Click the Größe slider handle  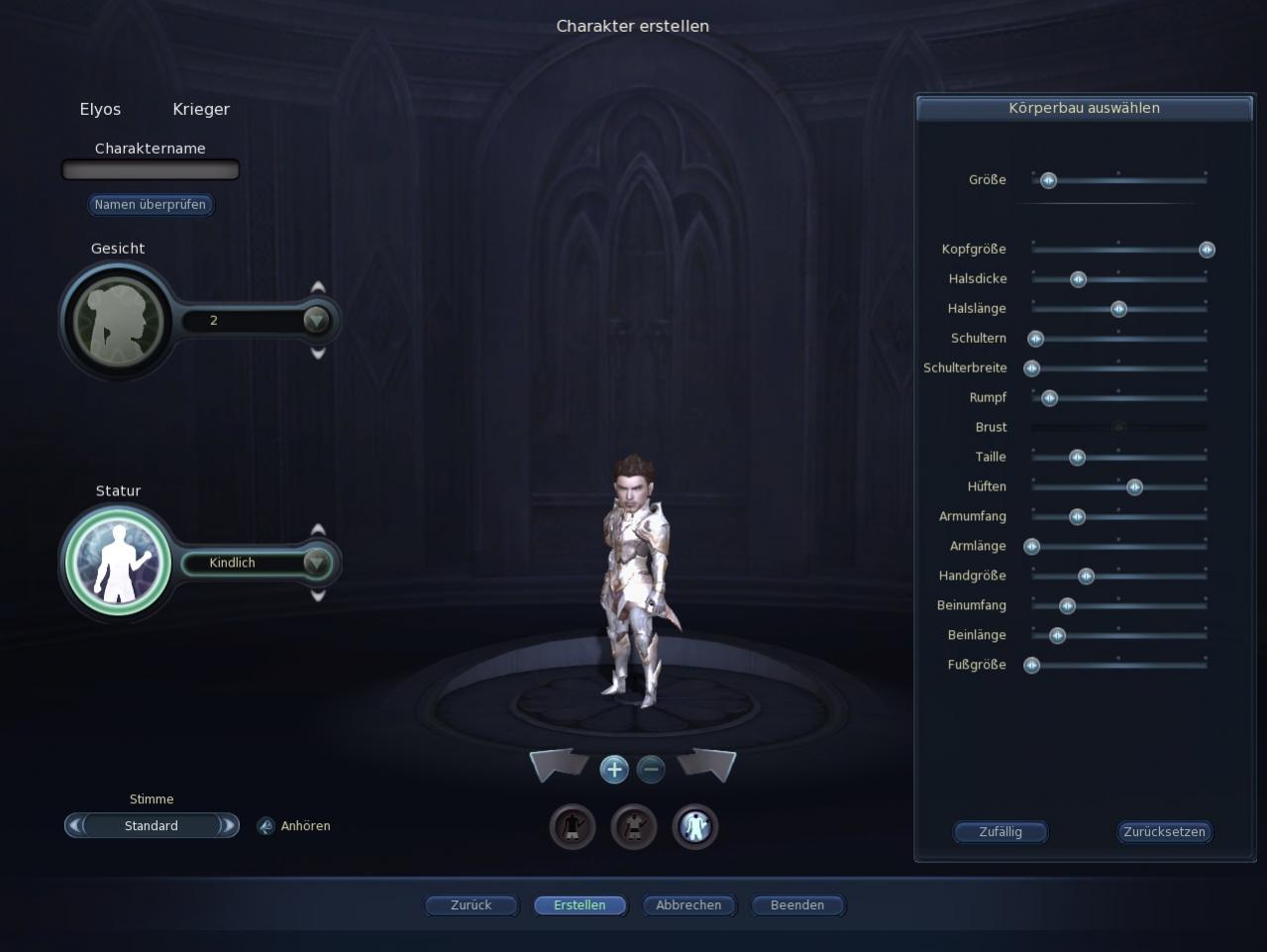point(1048,180)
